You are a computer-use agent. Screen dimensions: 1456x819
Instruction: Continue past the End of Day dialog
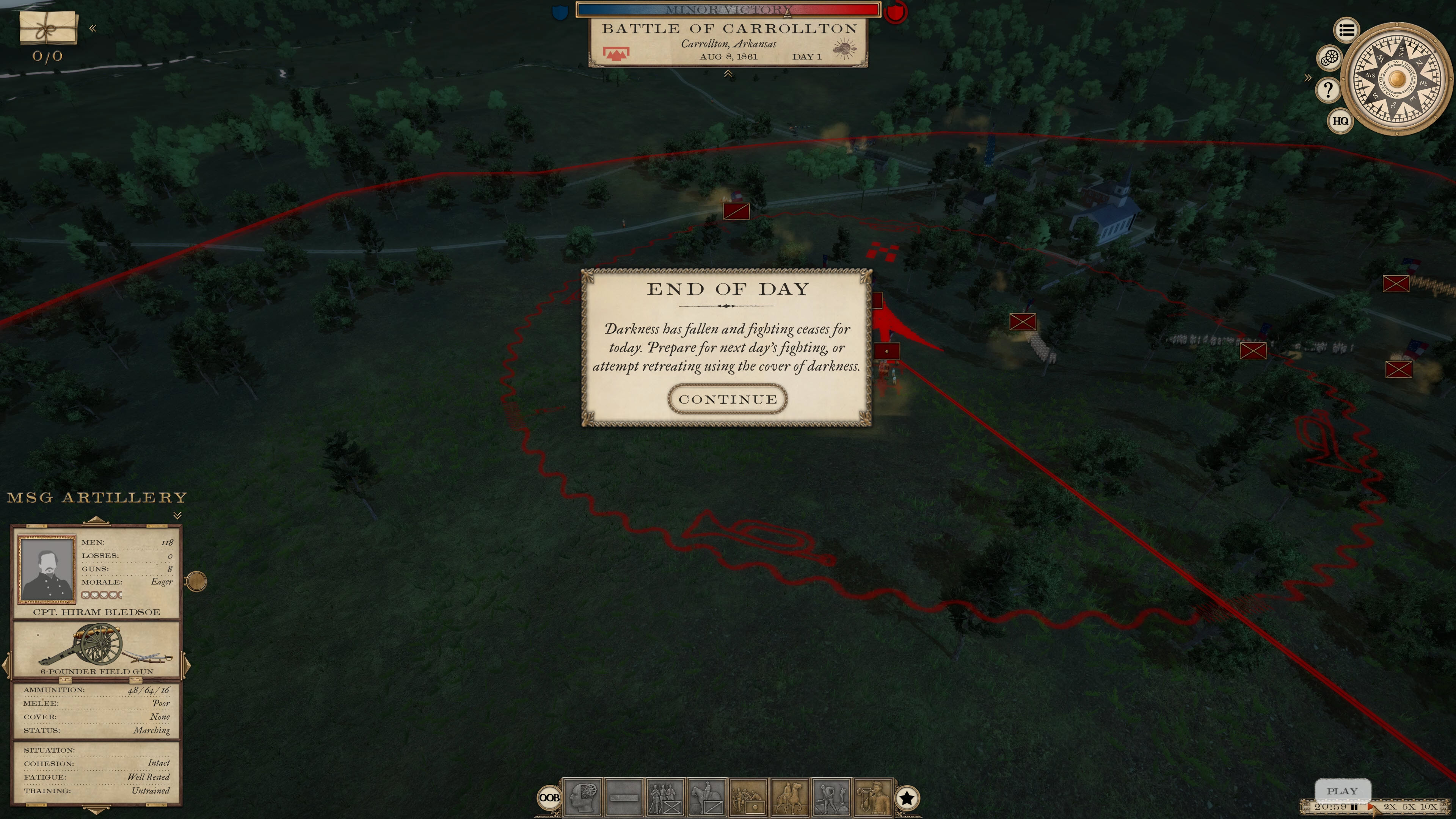coord(727,400)
